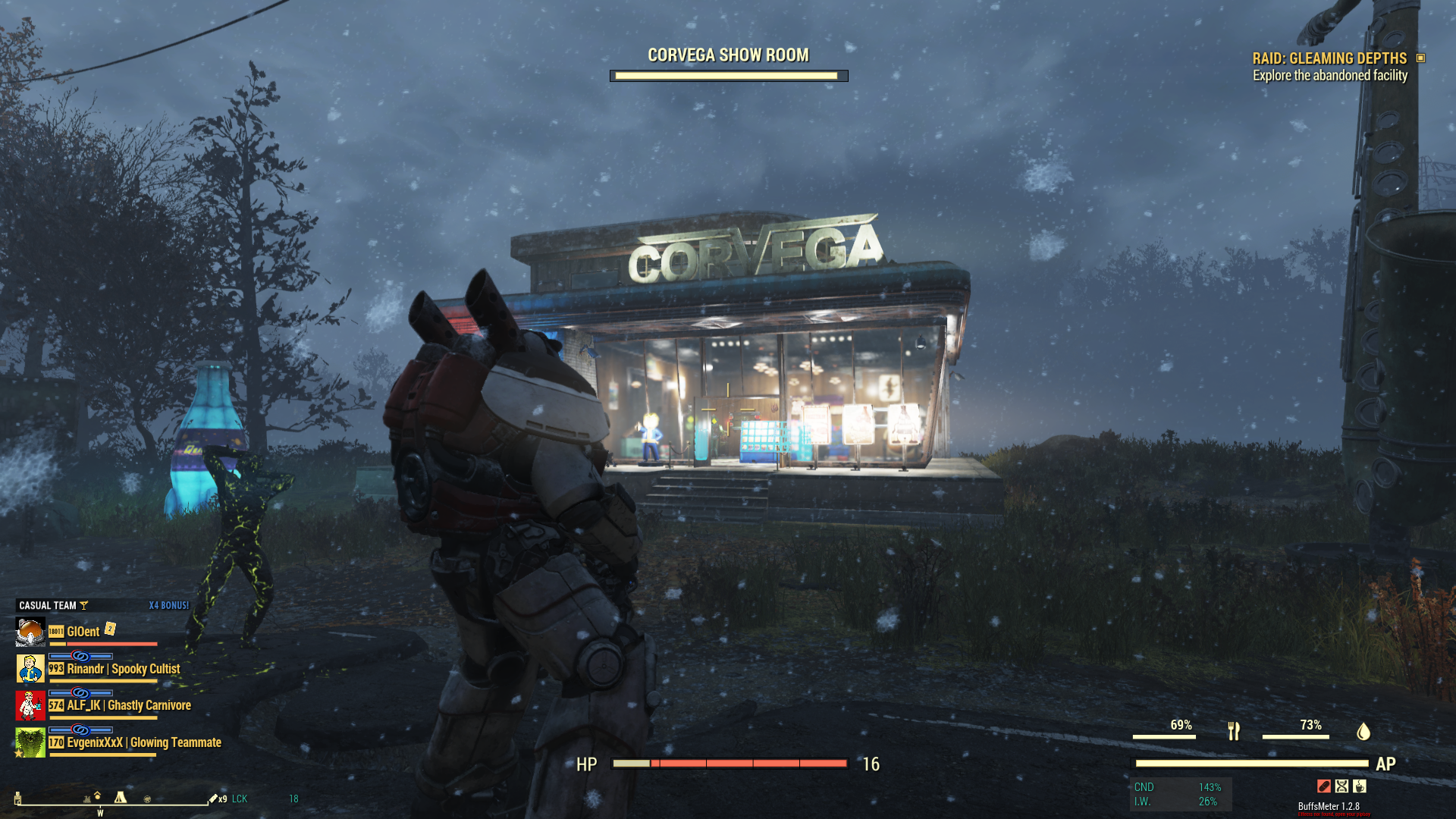Click the fork and knife hunger icon
The image size is (1456, 819).
pos(1234,731)
